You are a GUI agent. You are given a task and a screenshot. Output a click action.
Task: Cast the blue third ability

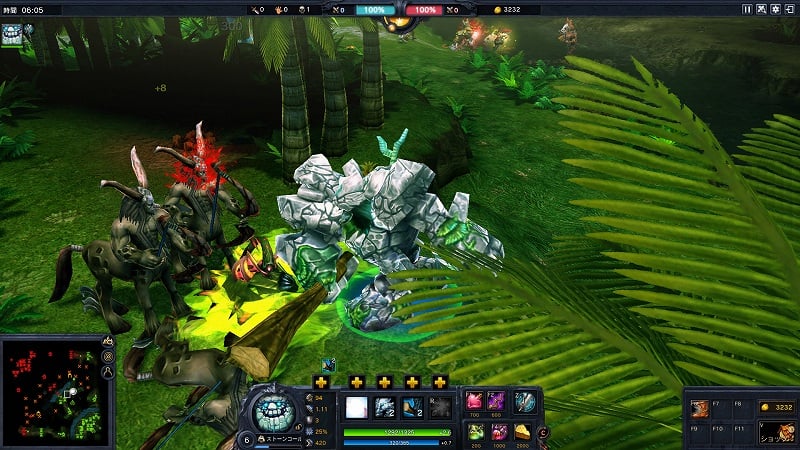412,407
